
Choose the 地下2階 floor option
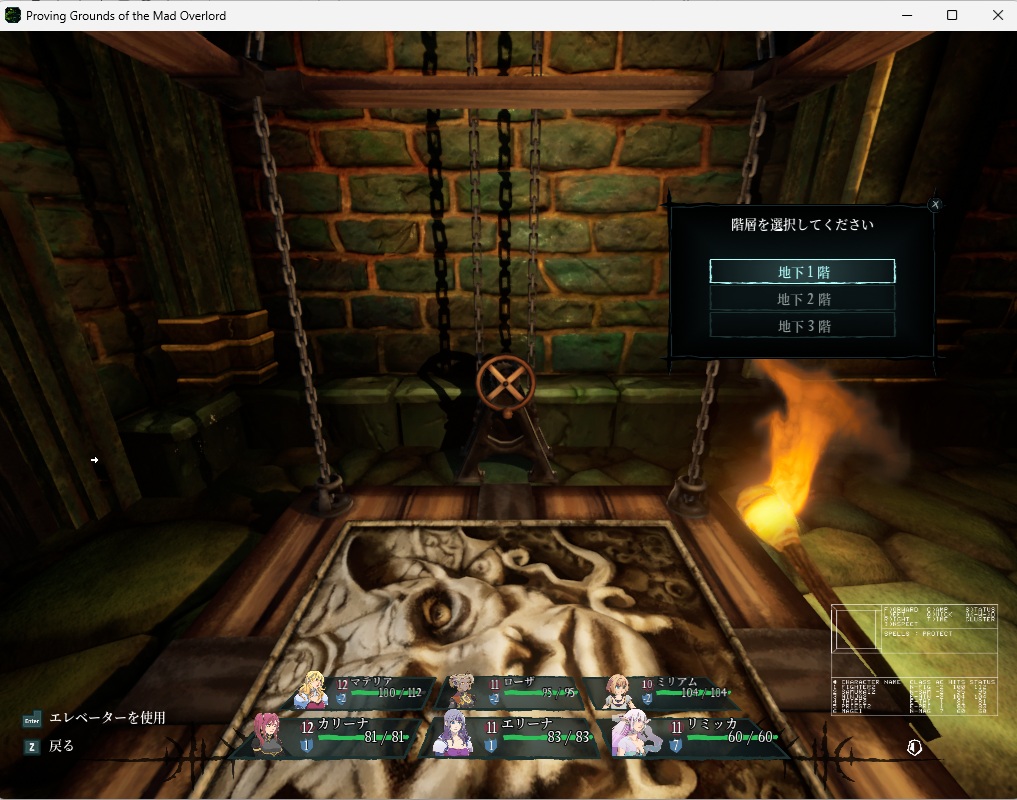tap(802, 299)
